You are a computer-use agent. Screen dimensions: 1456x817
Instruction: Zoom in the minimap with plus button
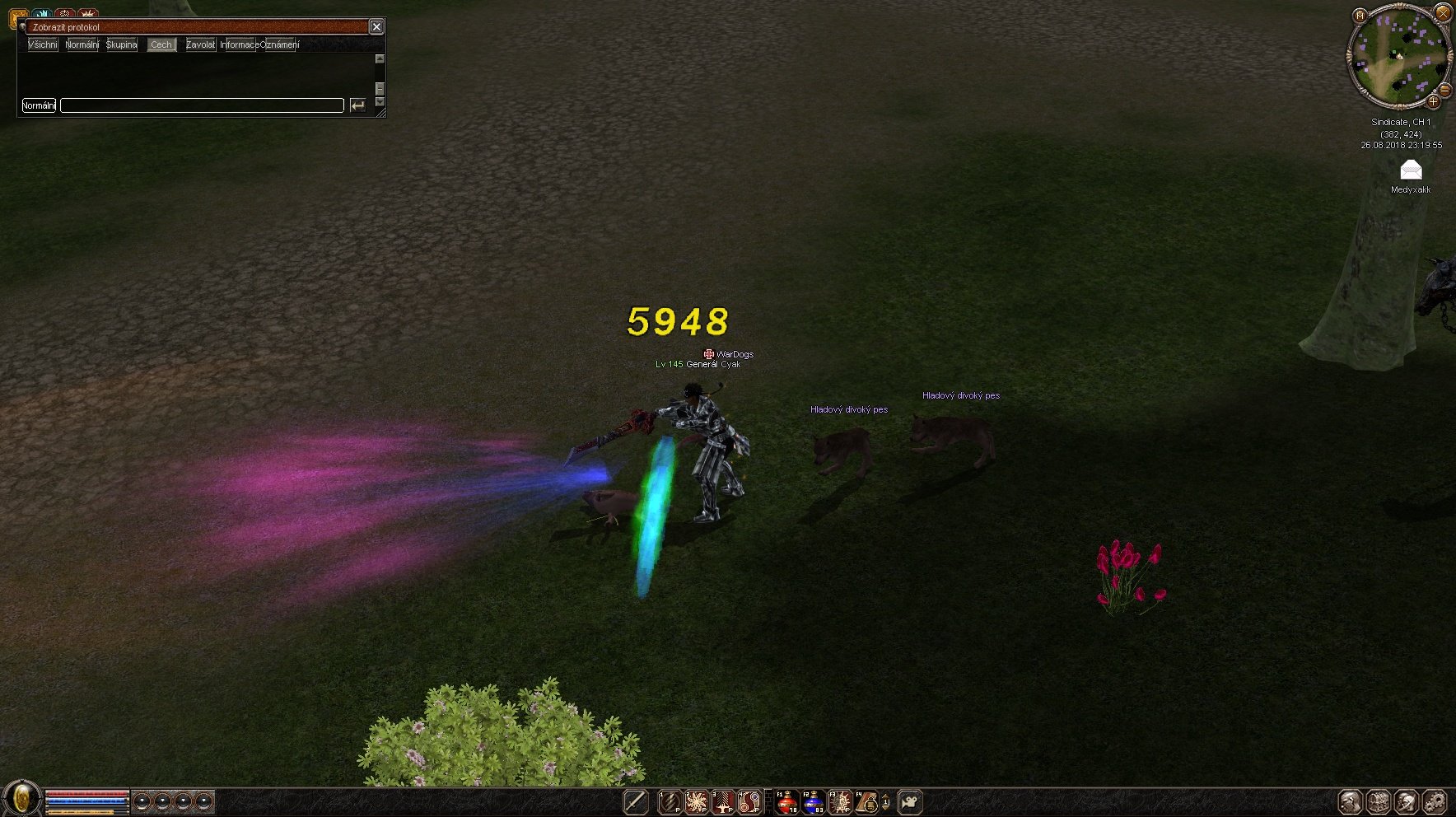(1433, 101)
